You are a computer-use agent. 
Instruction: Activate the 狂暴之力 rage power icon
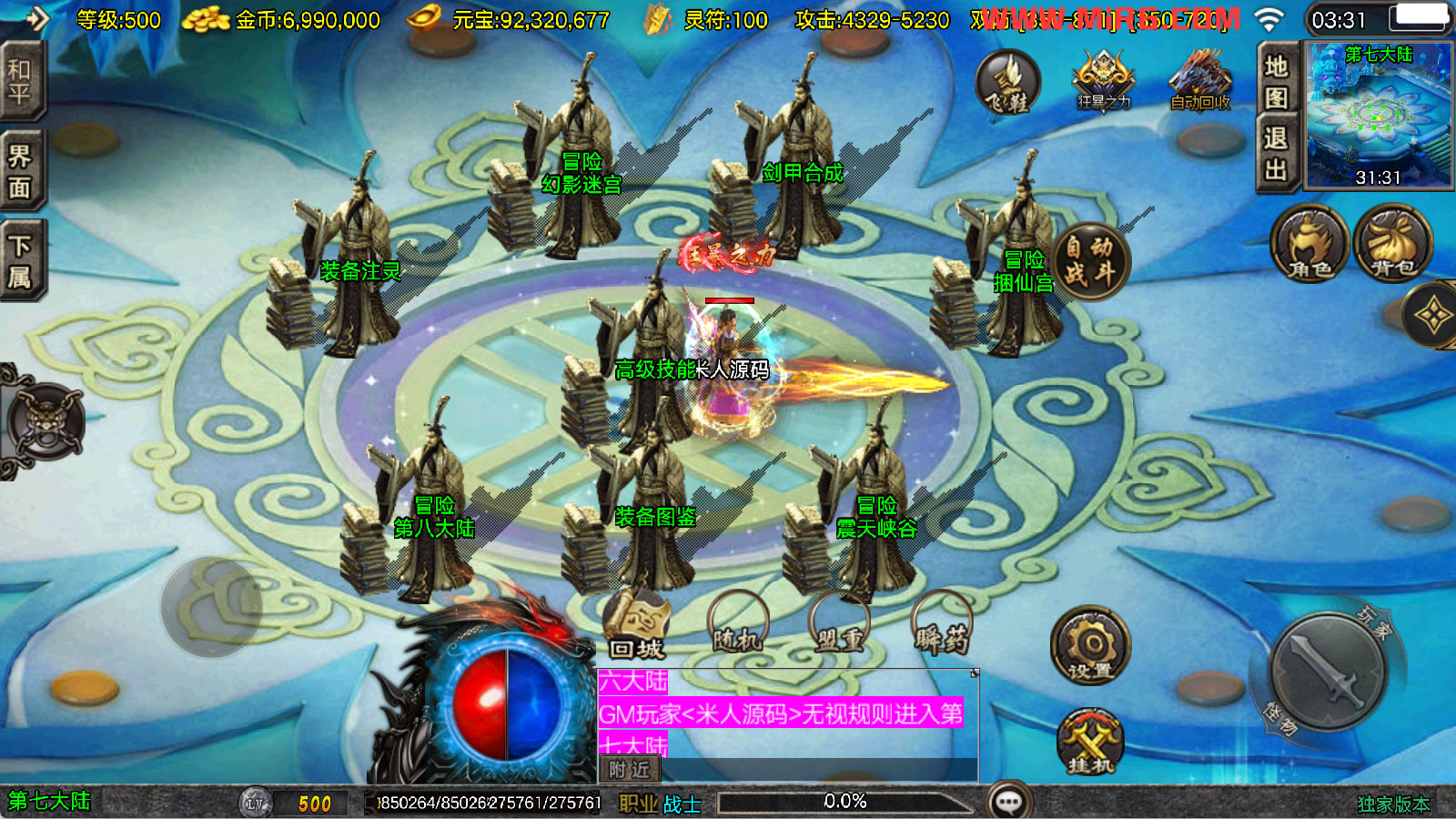pyautogui.click(x=1104, y=81)
